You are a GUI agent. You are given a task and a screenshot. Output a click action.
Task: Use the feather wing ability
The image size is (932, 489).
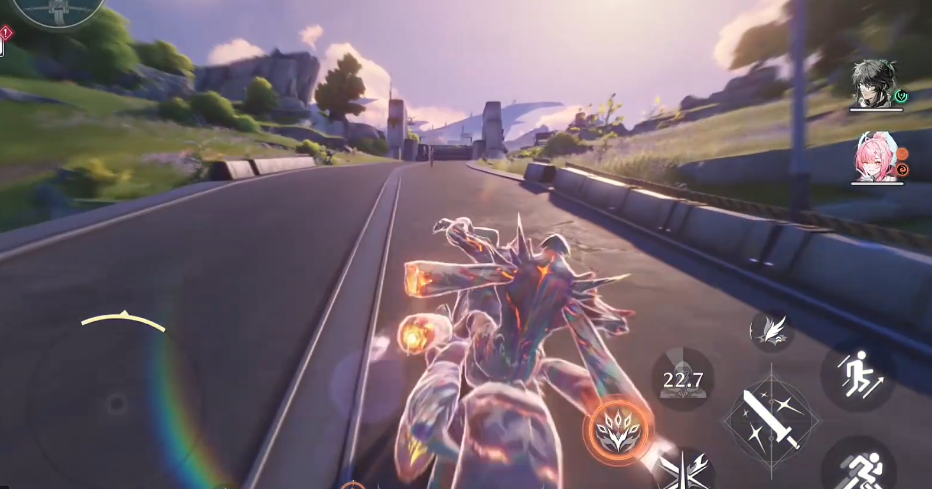coord(771,332)
